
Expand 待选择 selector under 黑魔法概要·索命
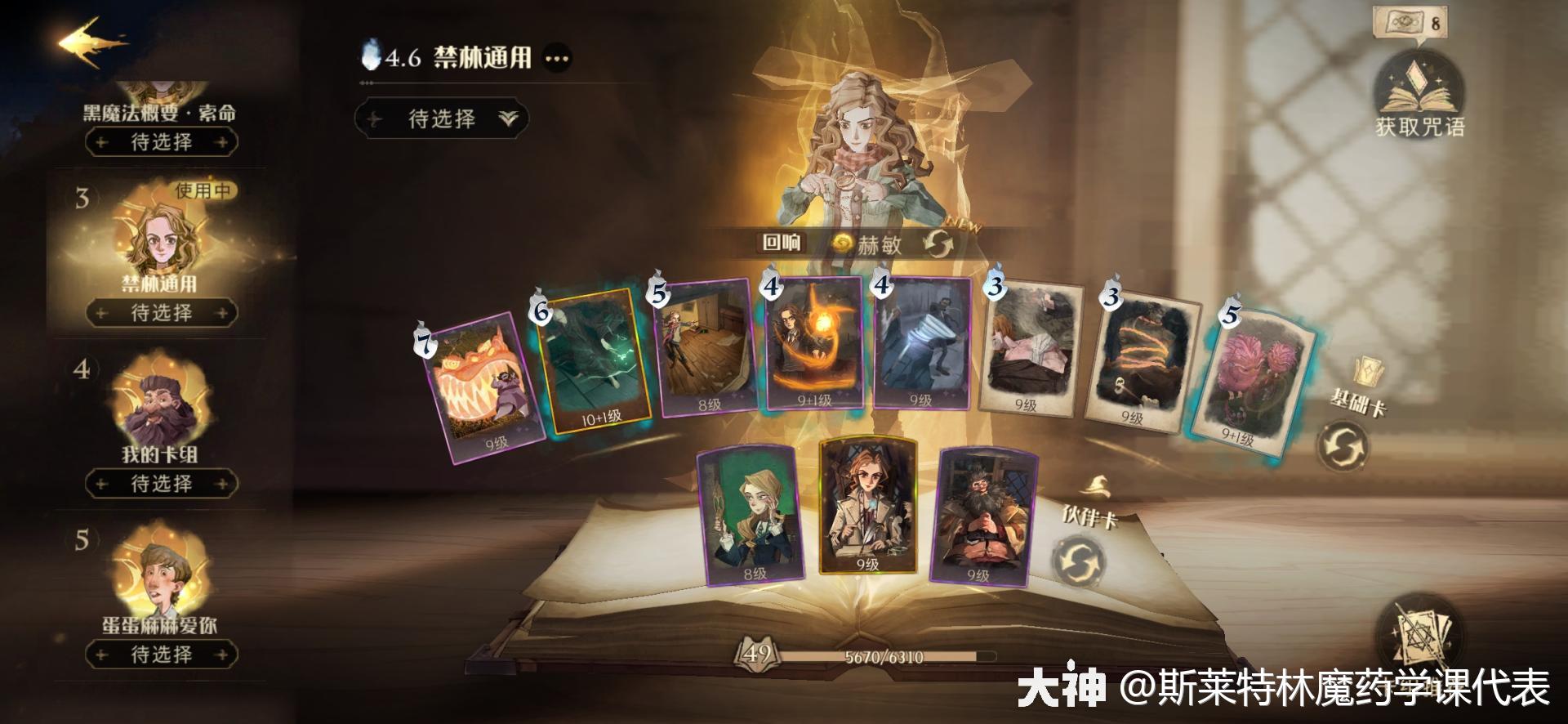[160, 143]
